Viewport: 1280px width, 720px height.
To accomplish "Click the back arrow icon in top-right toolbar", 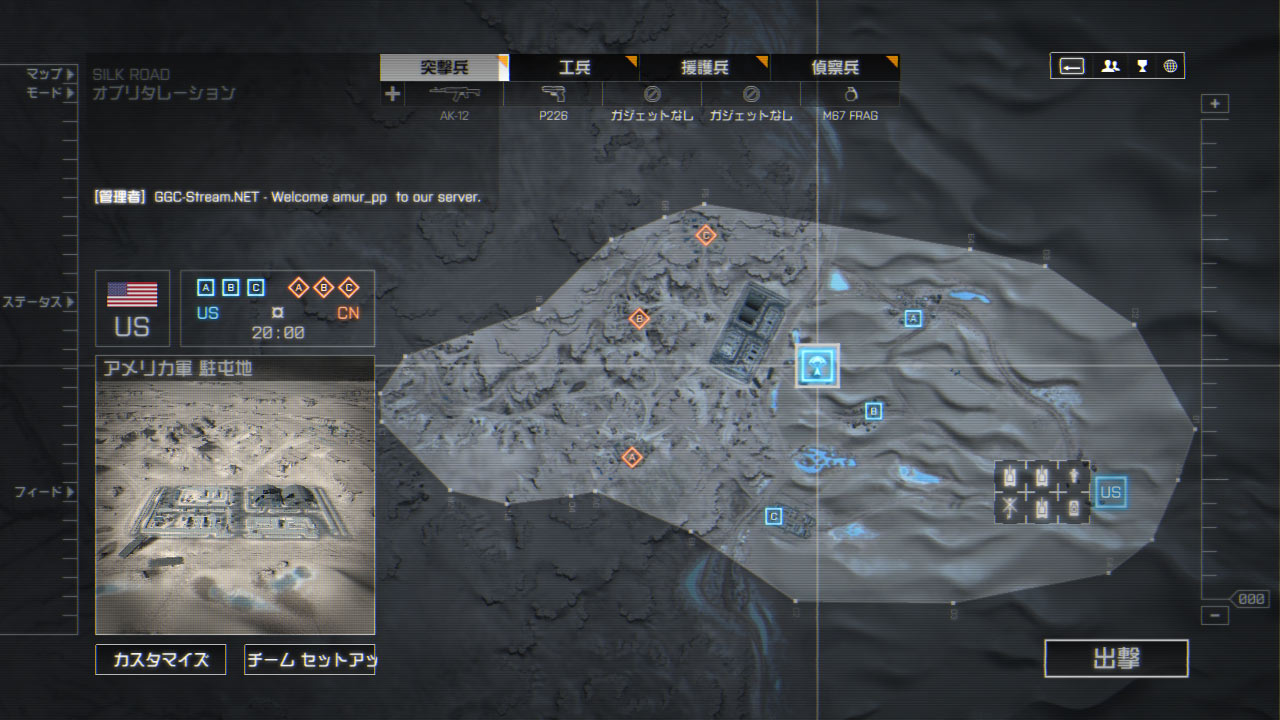I will point(1071,66).
